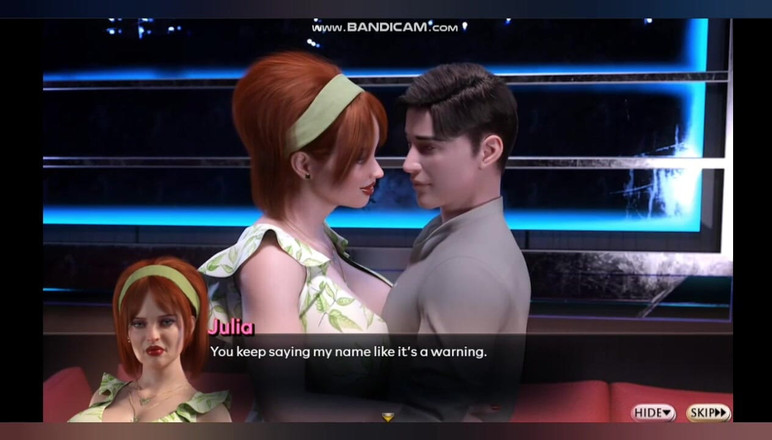
Task: Advance dialogue via the yellow arrow indicator
Action: [388, 417]
